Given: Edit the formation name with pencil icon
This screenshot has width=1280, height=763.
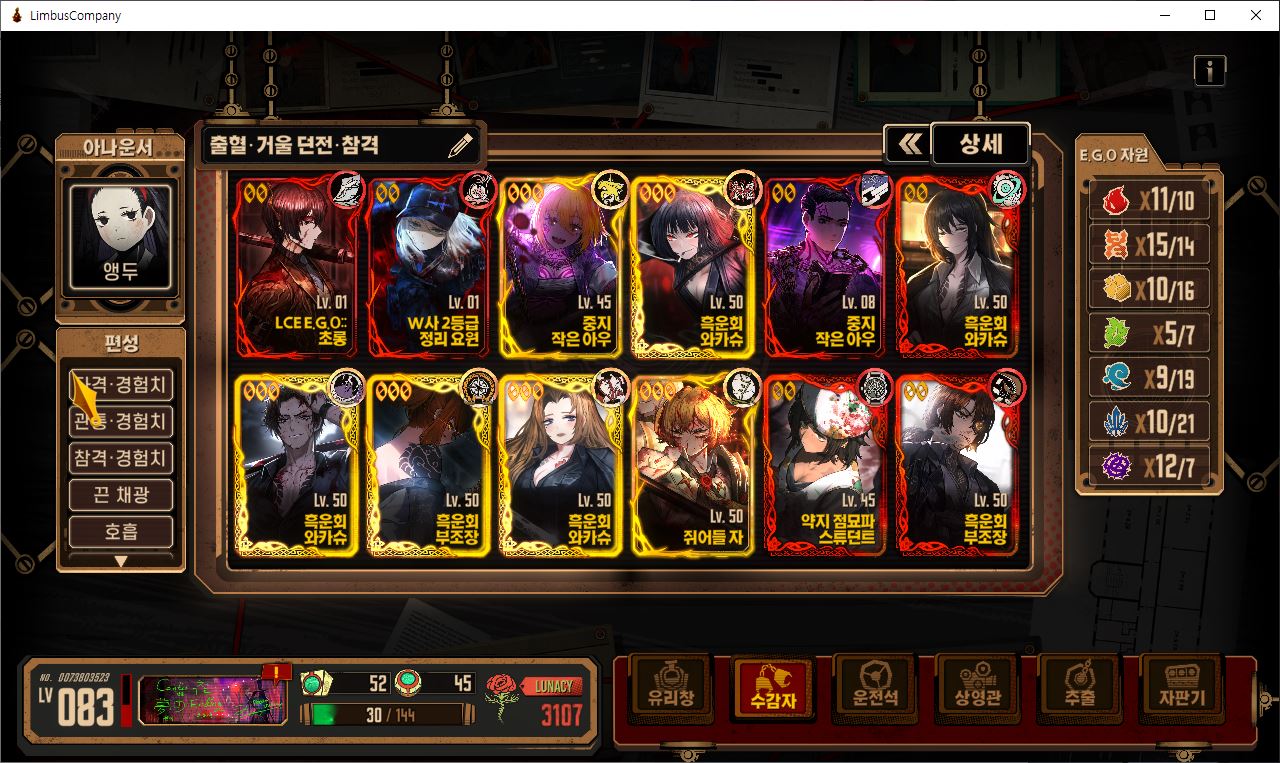Looking at the screenshot, I should pos(460,146).
